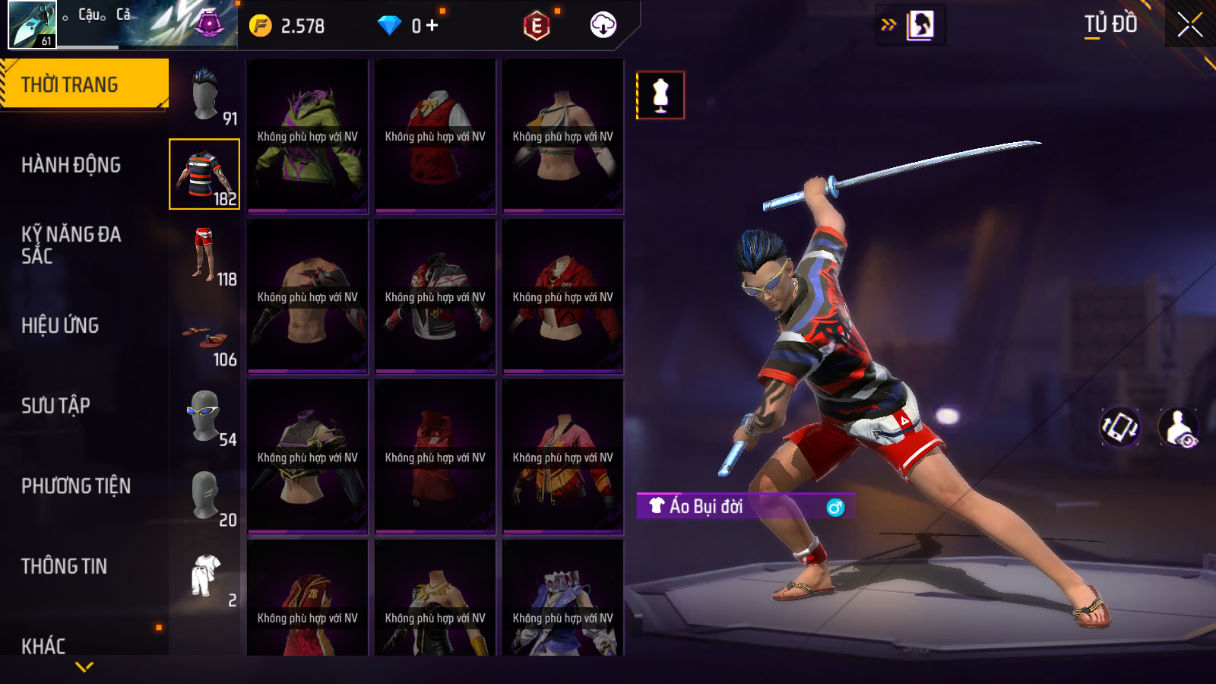
Task: Close the wardrobe with the X button
Action: tap(1190, 25)
